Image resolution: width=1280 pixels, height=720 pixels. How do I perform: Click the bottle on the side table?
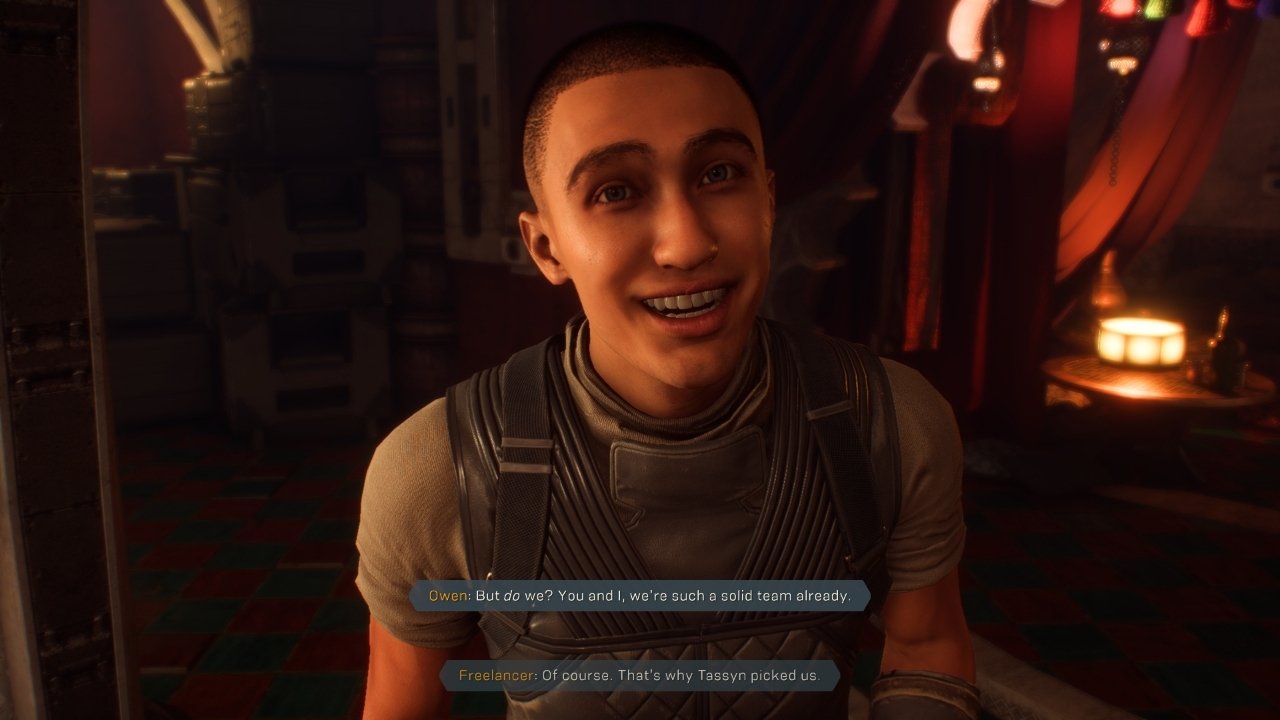pyautogui.click(x=1221, y=358)
